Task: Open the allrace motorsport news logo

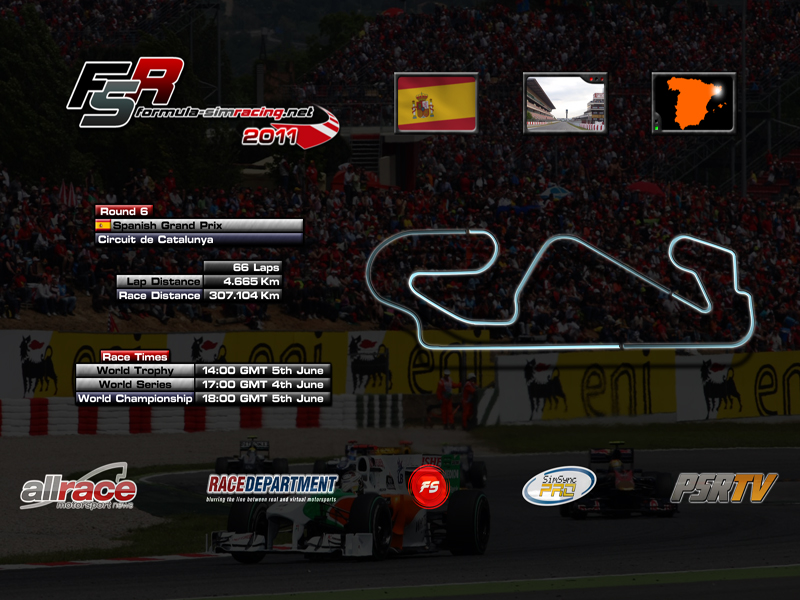Action: point(78,489)
